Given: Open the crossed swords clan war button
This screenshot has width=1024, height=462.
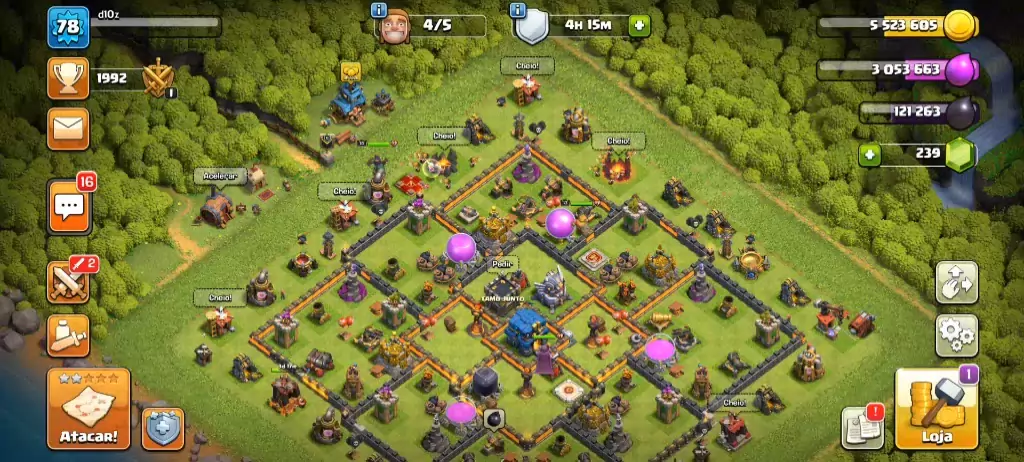Looking at the screenshot, I should [68, 282].
